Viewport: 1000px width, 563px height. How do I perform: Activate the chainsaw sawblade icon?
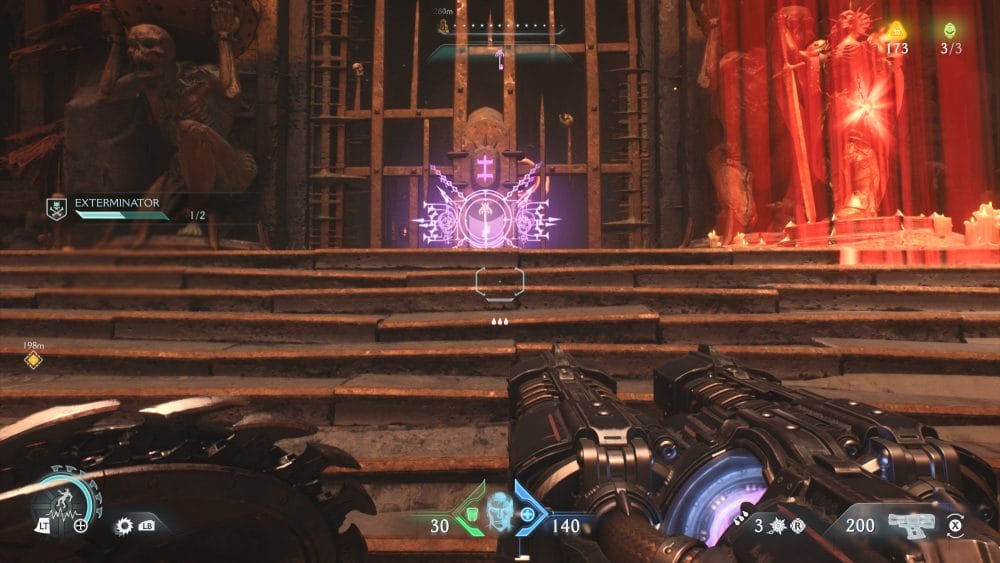(x=124, y=525)
